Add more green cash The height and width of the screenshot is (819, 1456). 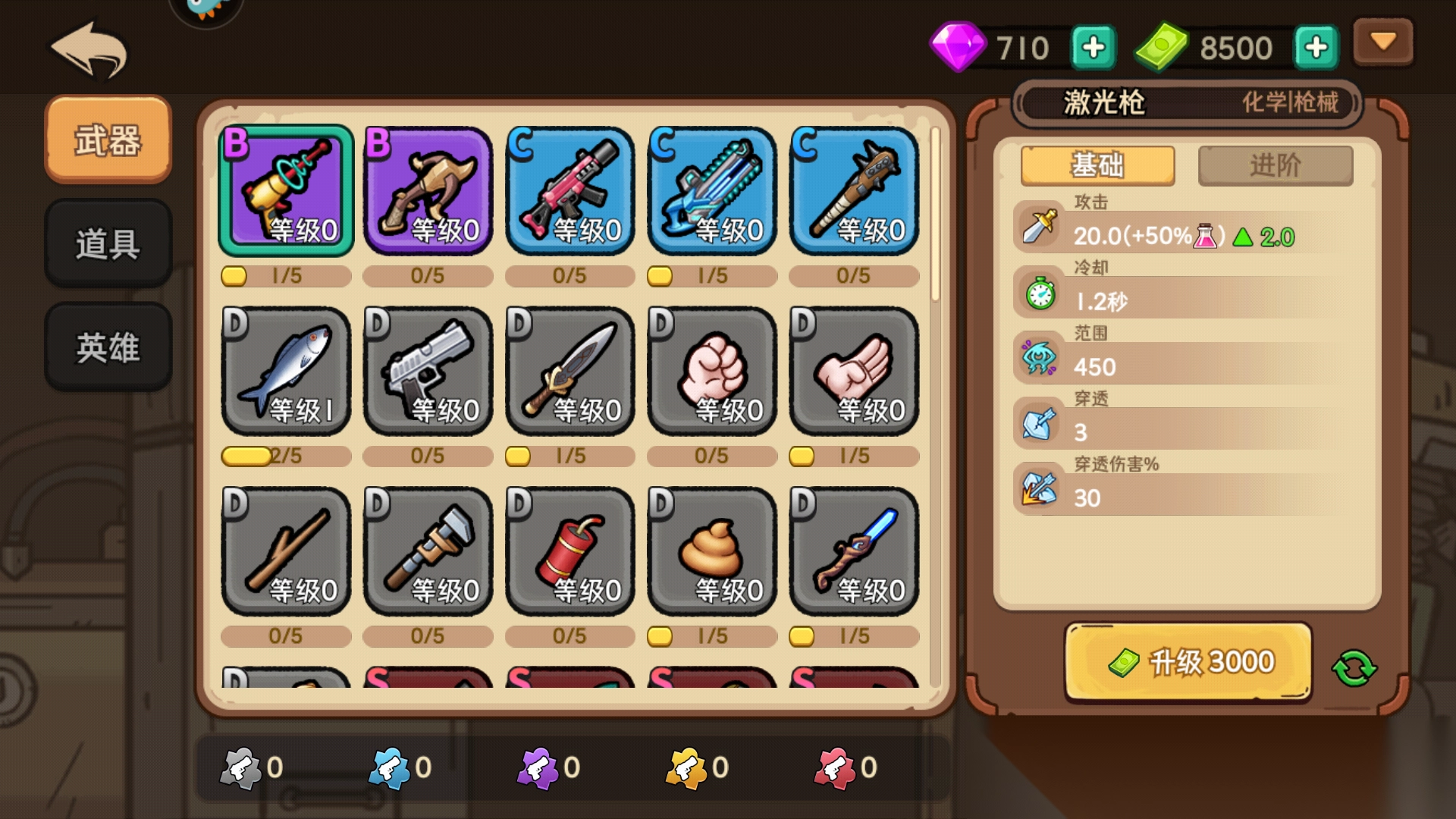pos(1316,48)
